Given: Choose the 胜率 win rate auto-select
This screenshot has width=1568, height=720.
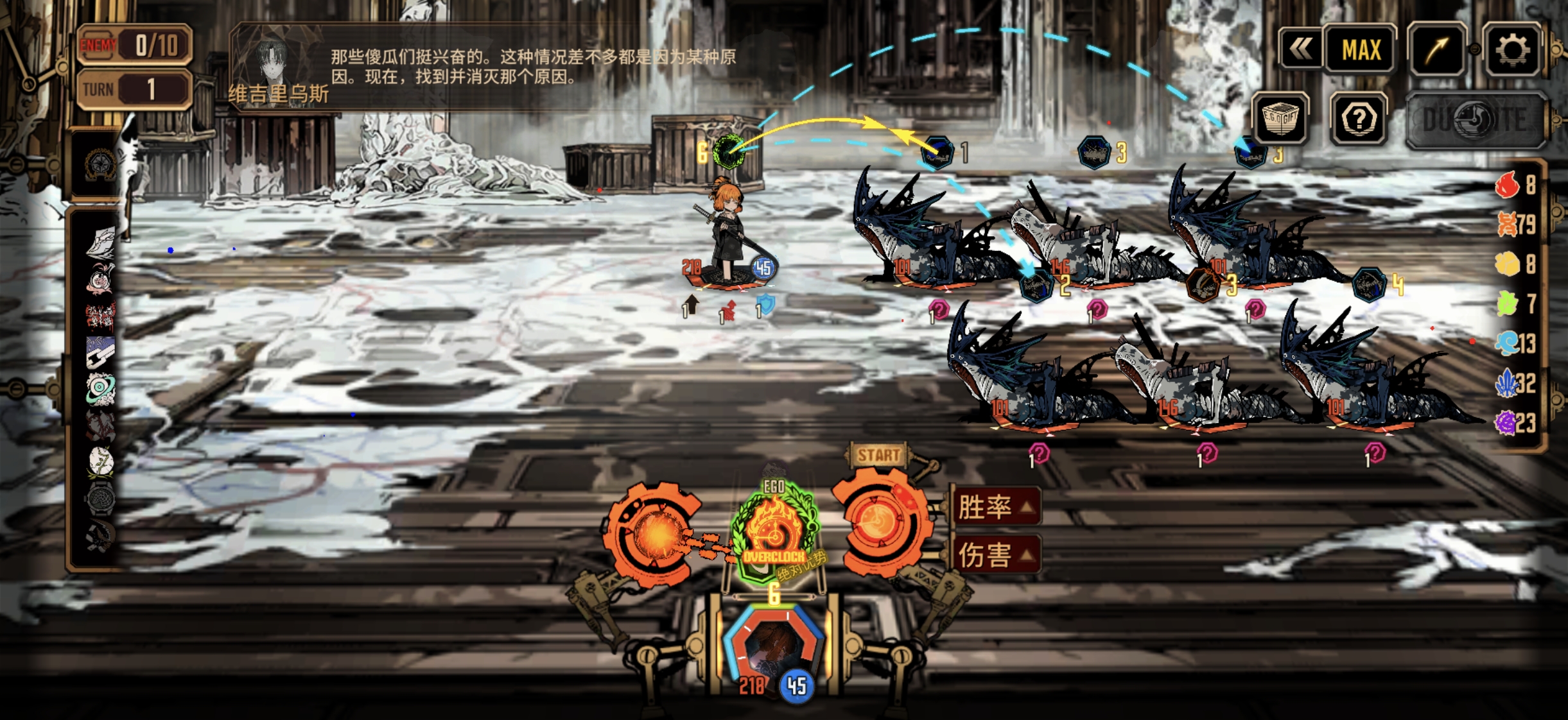Looking at the screenshot, I should (x=994, y=507).
